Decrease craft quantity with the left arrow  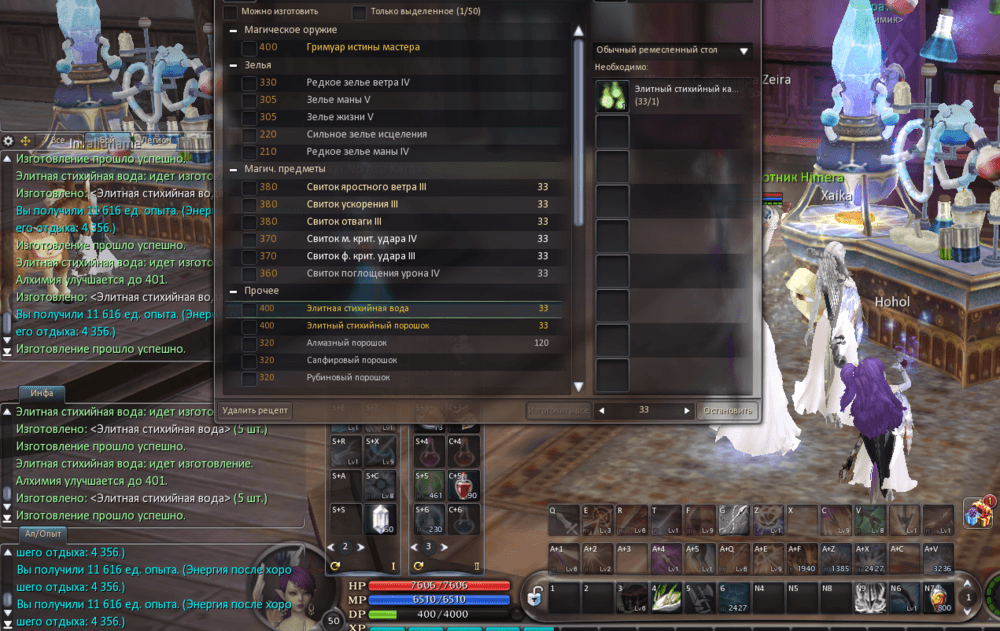600,411
